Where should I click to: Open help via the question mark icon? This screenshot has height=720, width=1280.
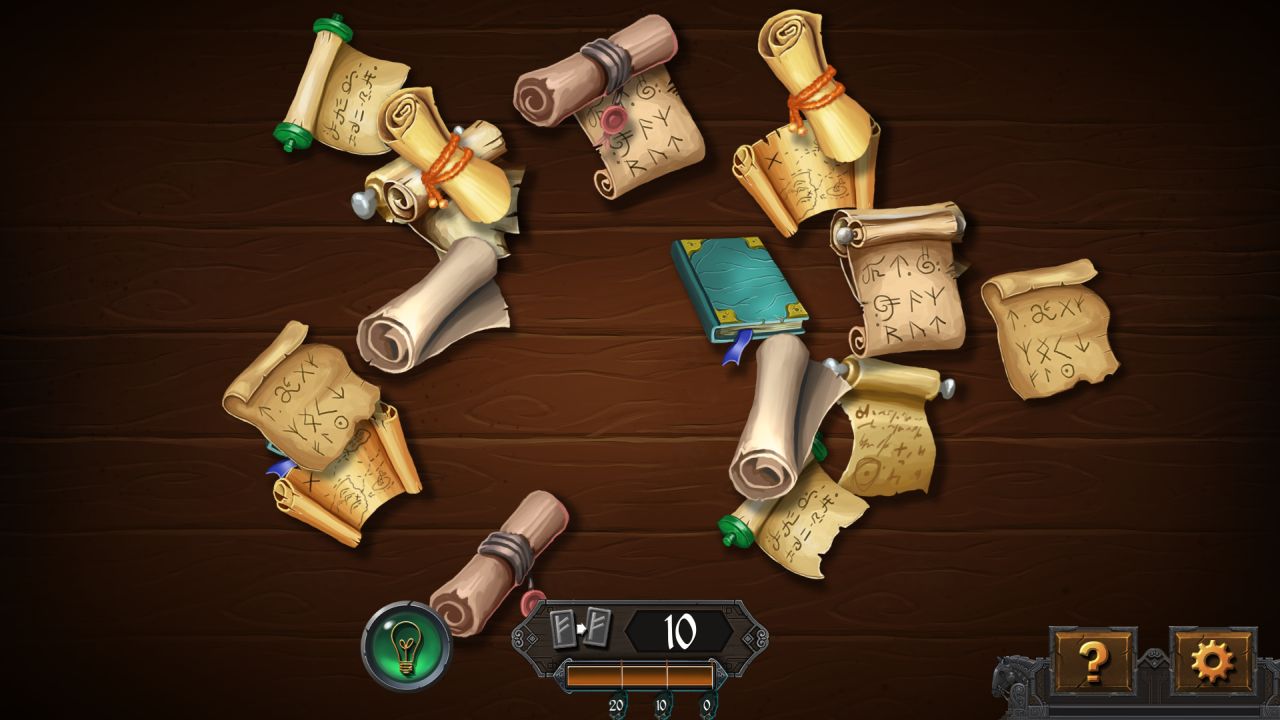pos(1096,660)
